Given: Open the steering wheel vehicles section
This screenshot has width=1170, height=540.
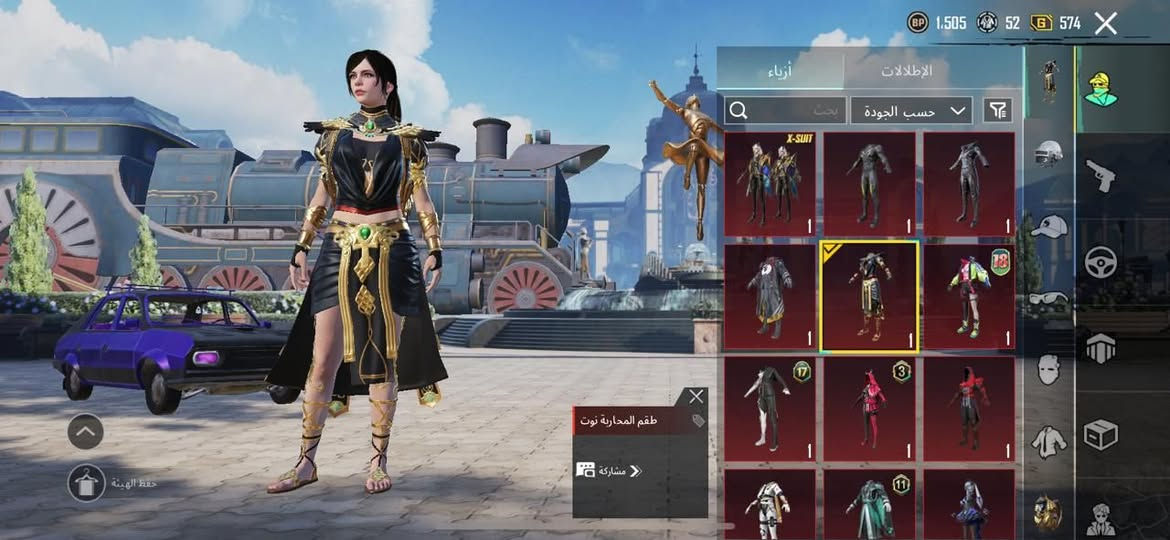Looking at the screenshot, I should [x=1101, y=262].
